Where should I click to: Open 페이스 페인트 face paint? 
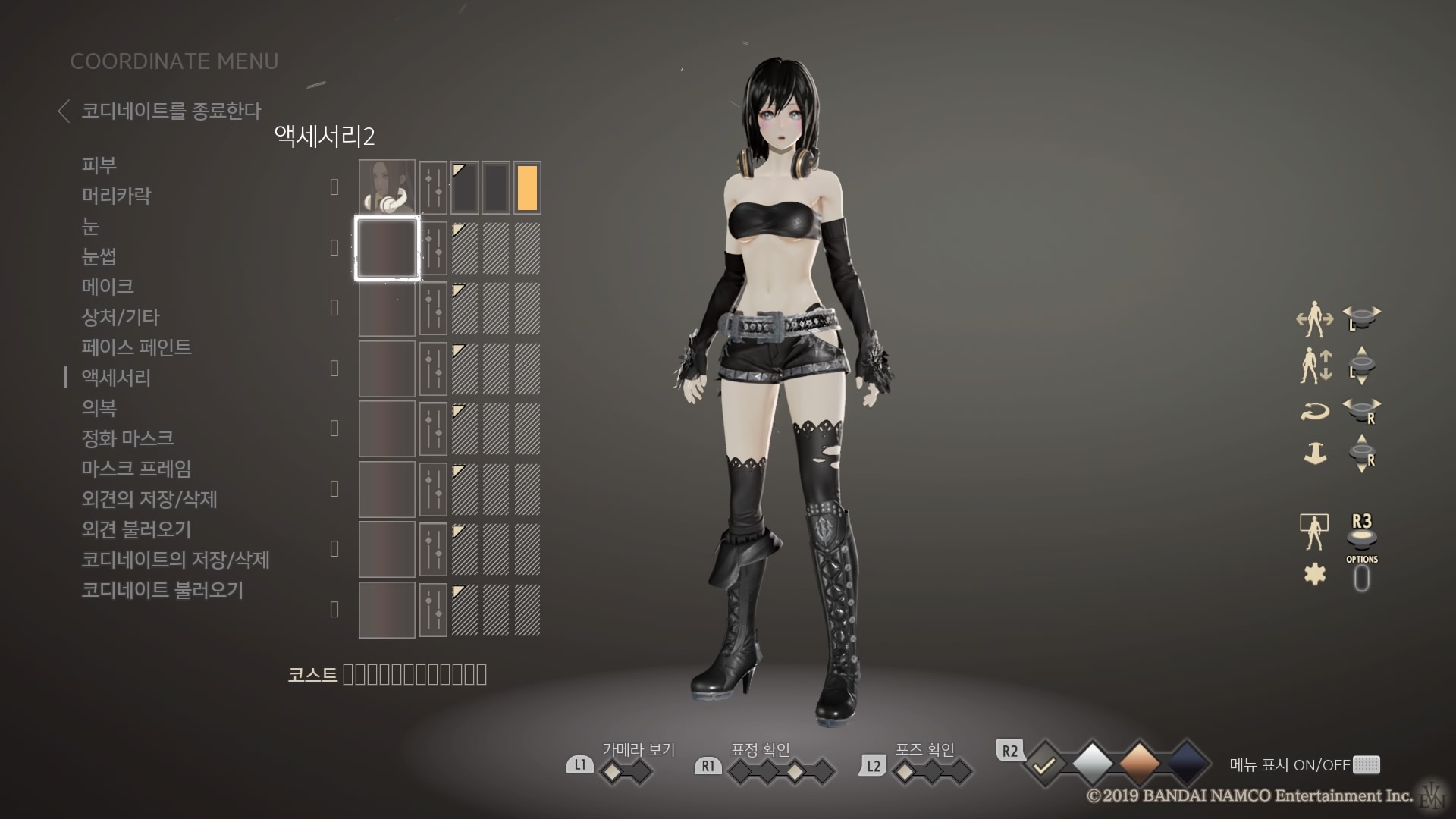136,347
